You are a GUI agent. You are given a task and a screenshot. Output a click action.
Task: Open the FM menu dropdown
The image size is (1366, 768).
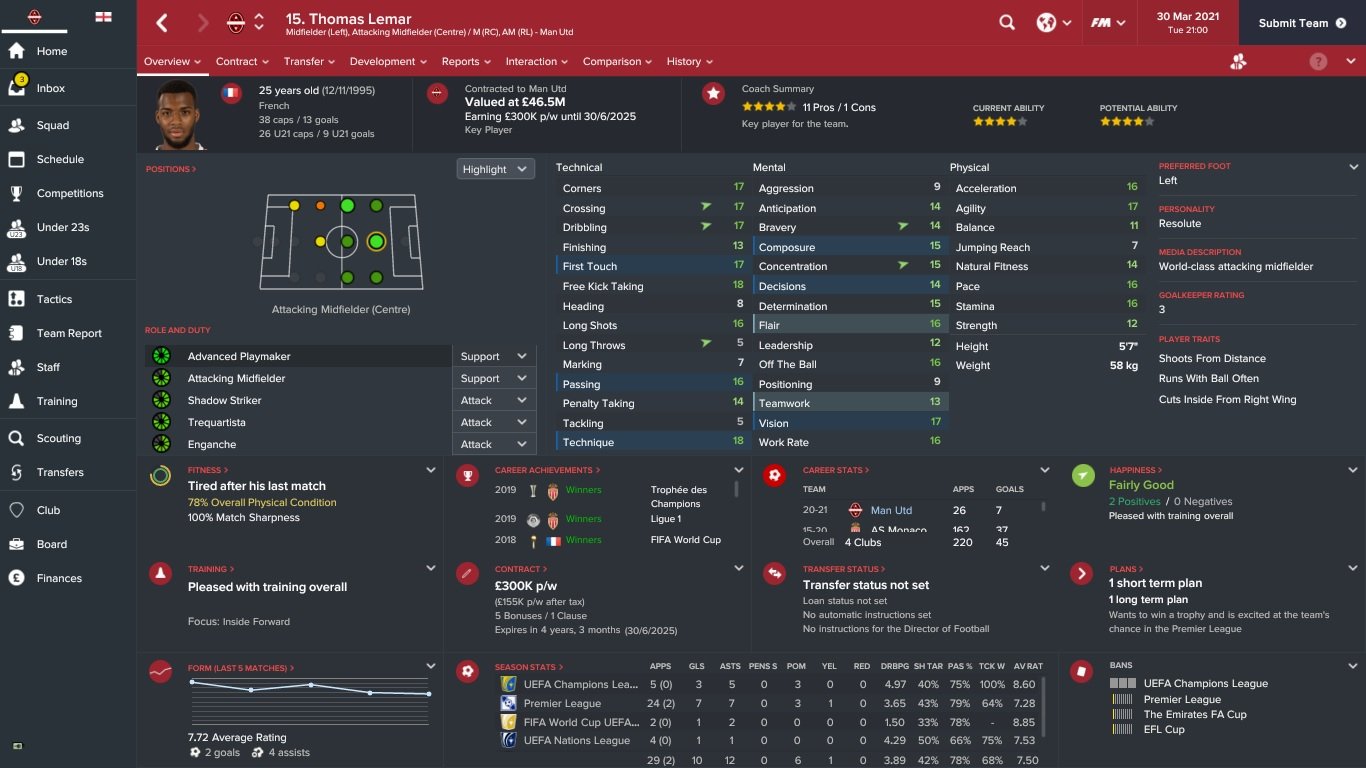coord(1108,23)
